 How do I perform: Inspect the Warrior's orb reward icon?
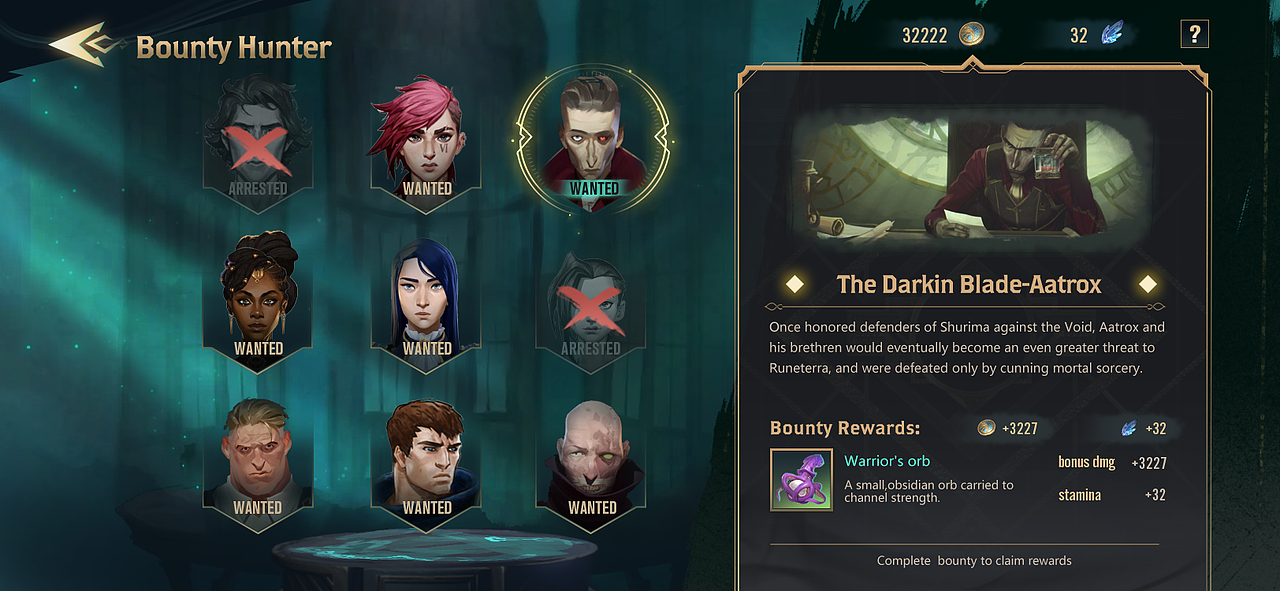(801, 480)
